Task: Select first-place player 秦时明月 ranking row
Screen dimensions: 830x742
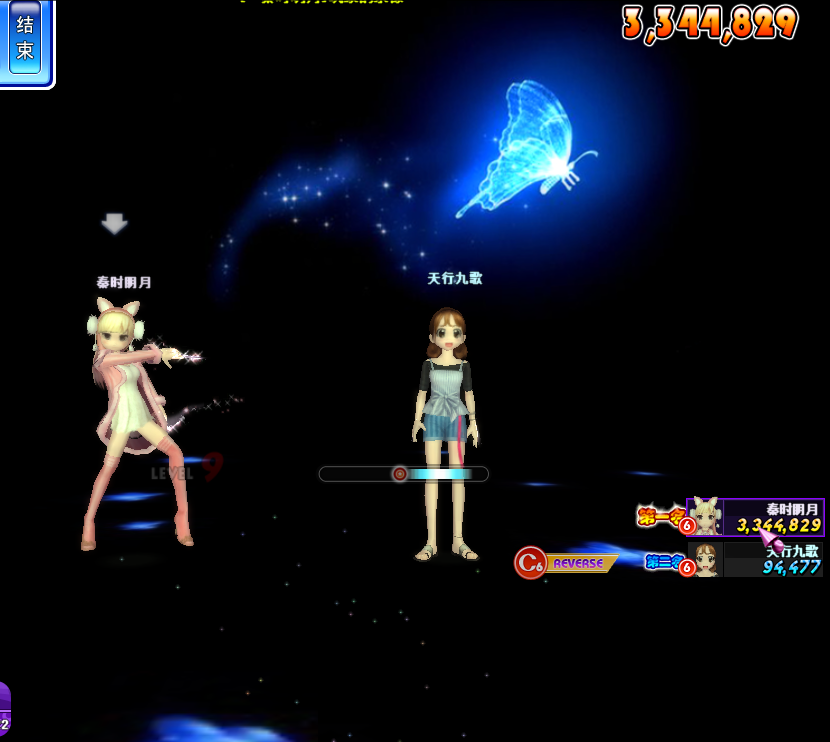Action: [x=755, y=517]
